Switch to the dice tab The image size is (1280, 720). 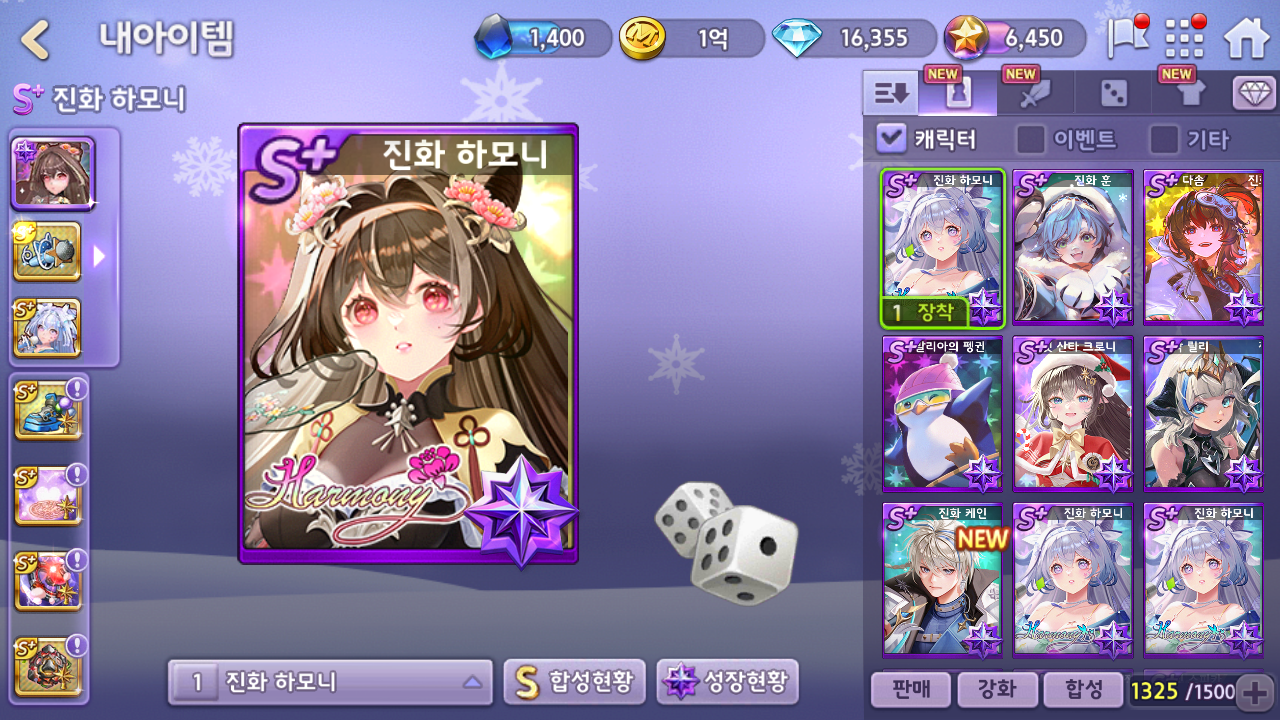tap(1113, 94)
